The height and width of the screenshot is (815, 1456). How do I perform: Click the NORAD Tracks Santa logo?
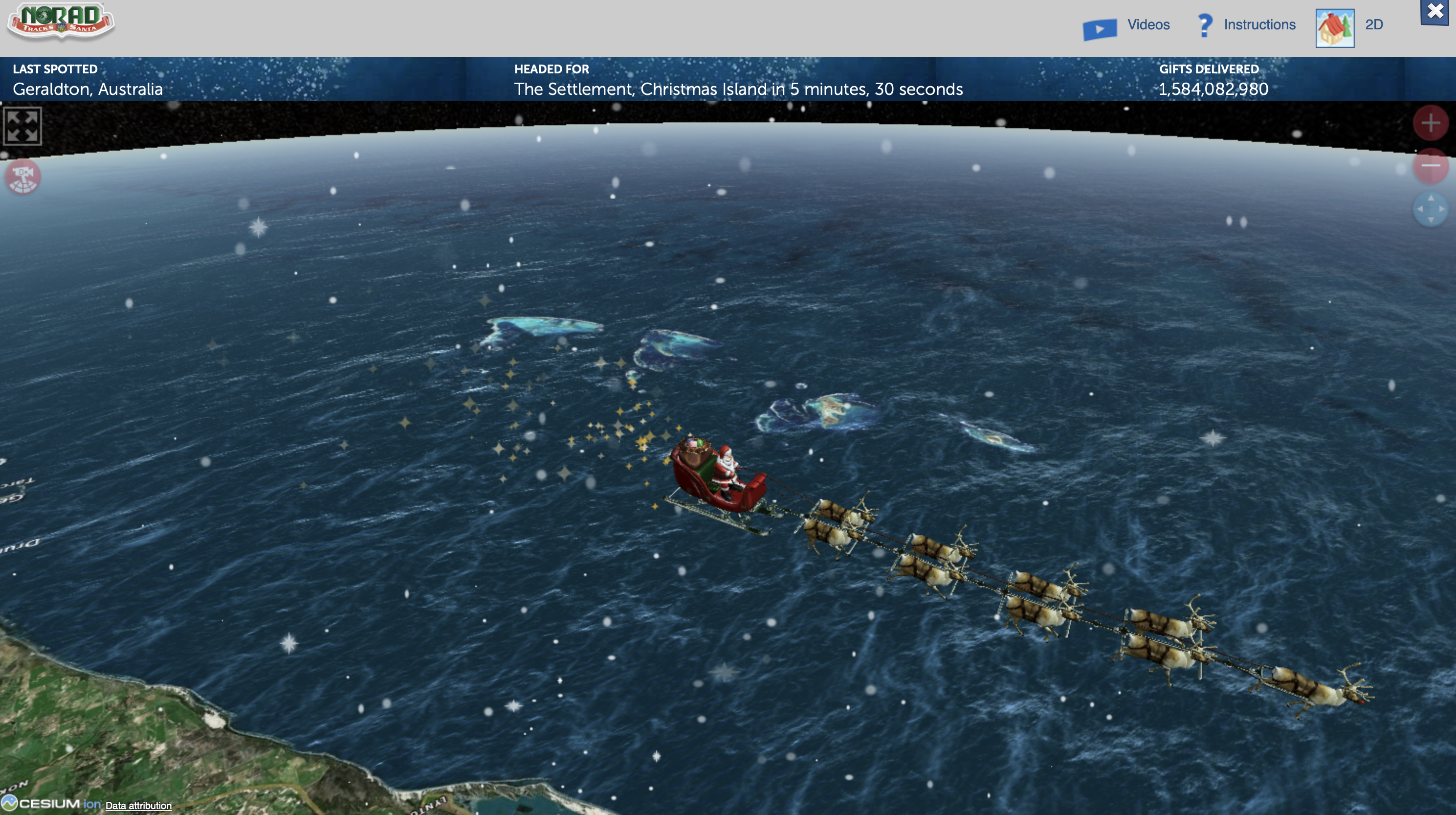(x=61, y=22)
